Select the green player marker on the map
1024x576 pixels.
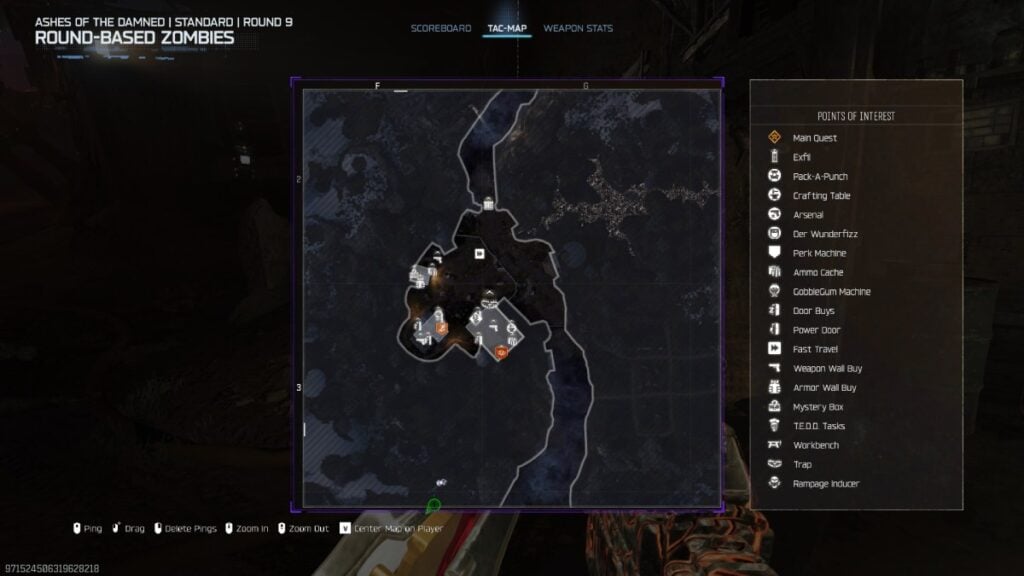433,505
